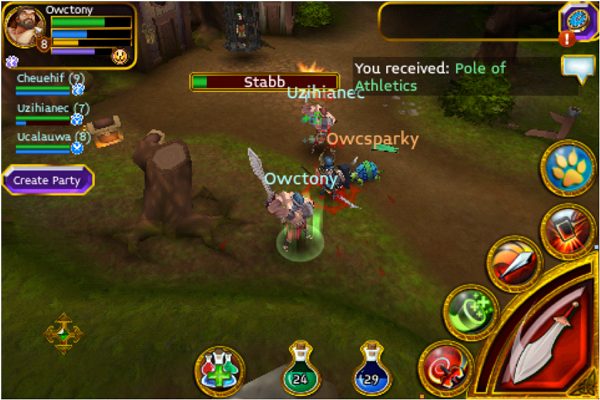Use the red shield bash skill
Image resolution: width=600 pixels, height=400 pixels.
[x=568, y=232]
